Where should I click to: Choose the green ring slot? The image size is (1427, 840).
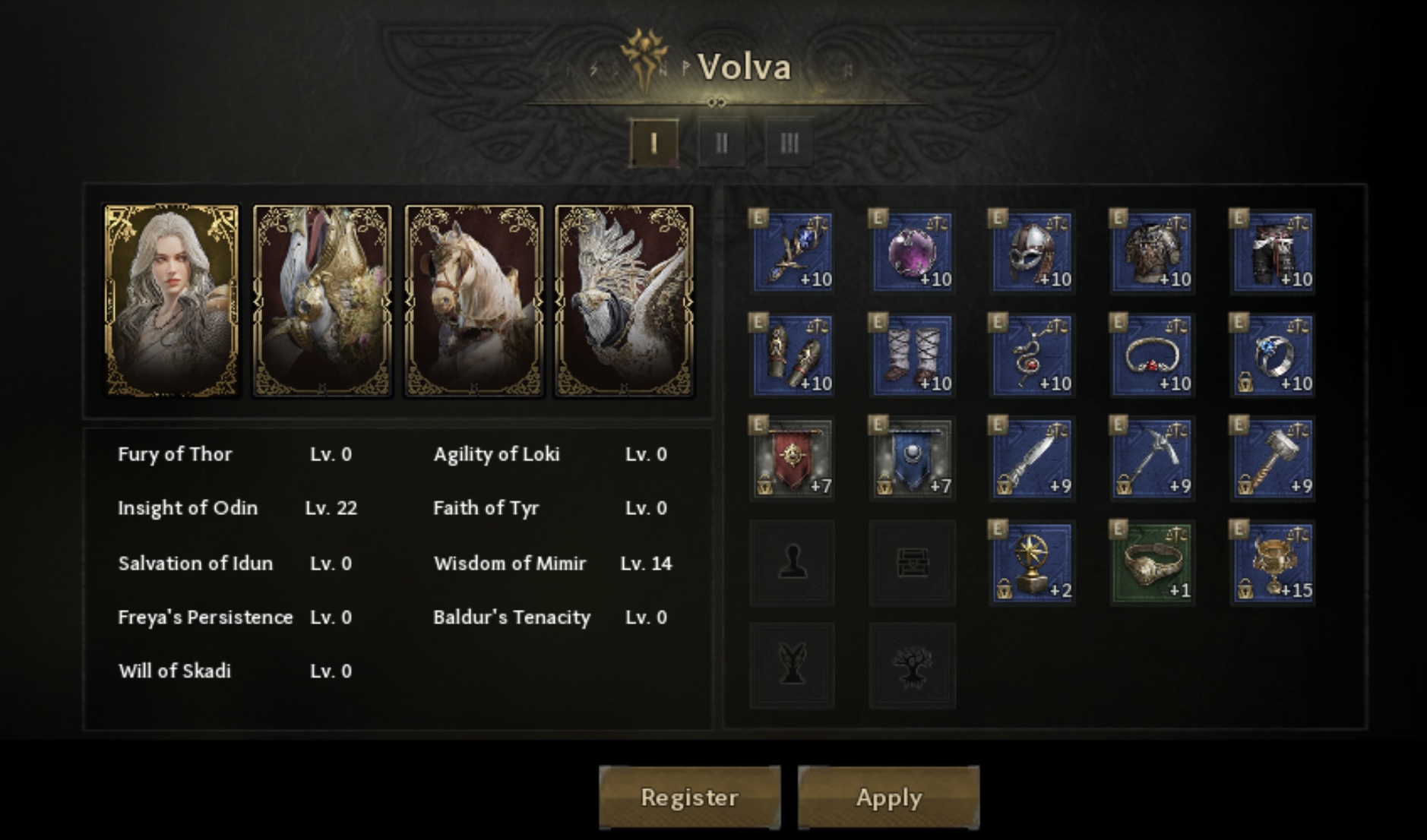[1152, 563]
